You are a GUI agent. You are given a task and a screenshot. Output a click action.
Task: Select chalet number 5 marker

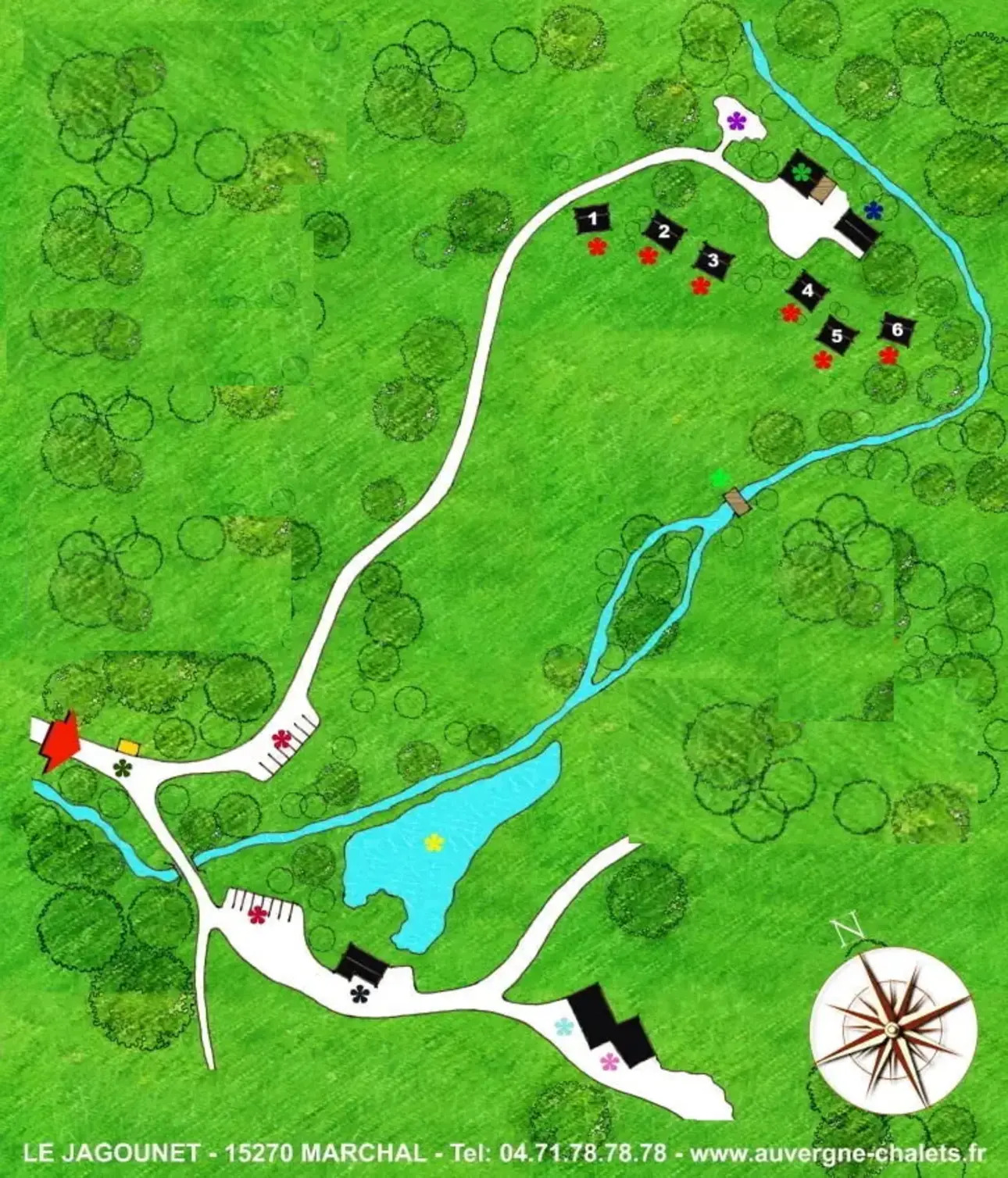pos(837,336)
